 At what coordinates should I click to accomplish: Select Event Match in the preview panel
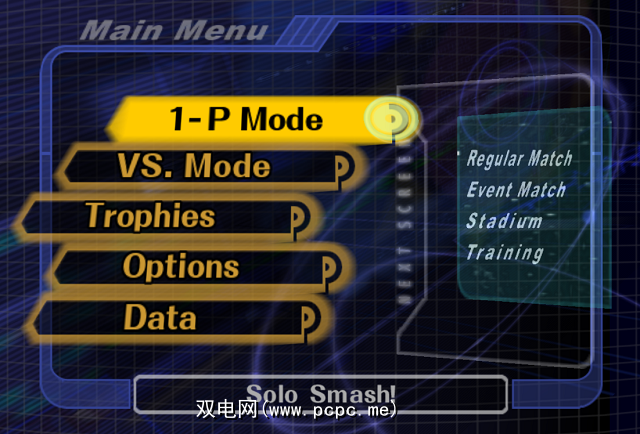coord(516,190)
